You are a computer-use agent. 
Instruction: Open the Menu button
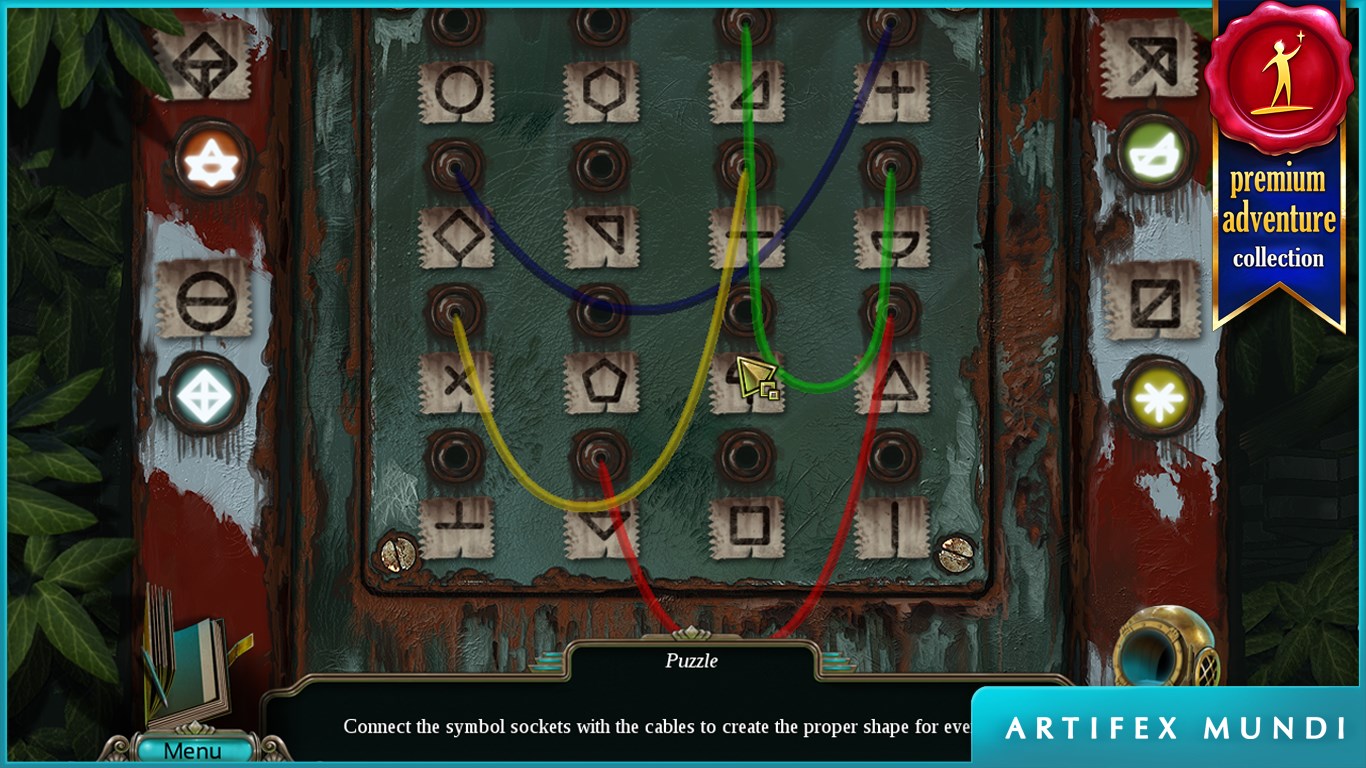click(192, 750)
